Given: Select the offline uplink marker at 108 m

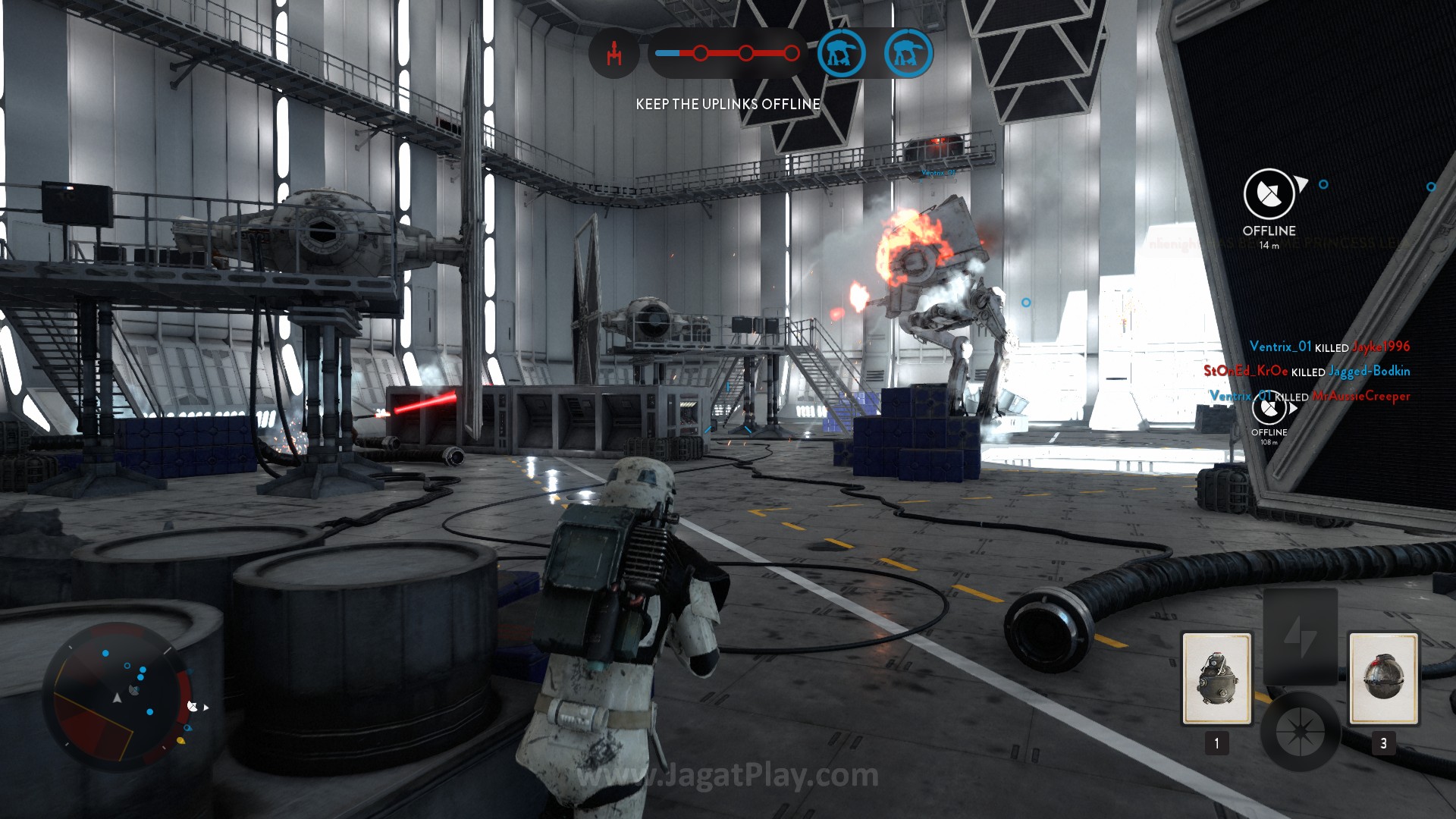Looking at the screenshot, I should [x=1269, y=409].
